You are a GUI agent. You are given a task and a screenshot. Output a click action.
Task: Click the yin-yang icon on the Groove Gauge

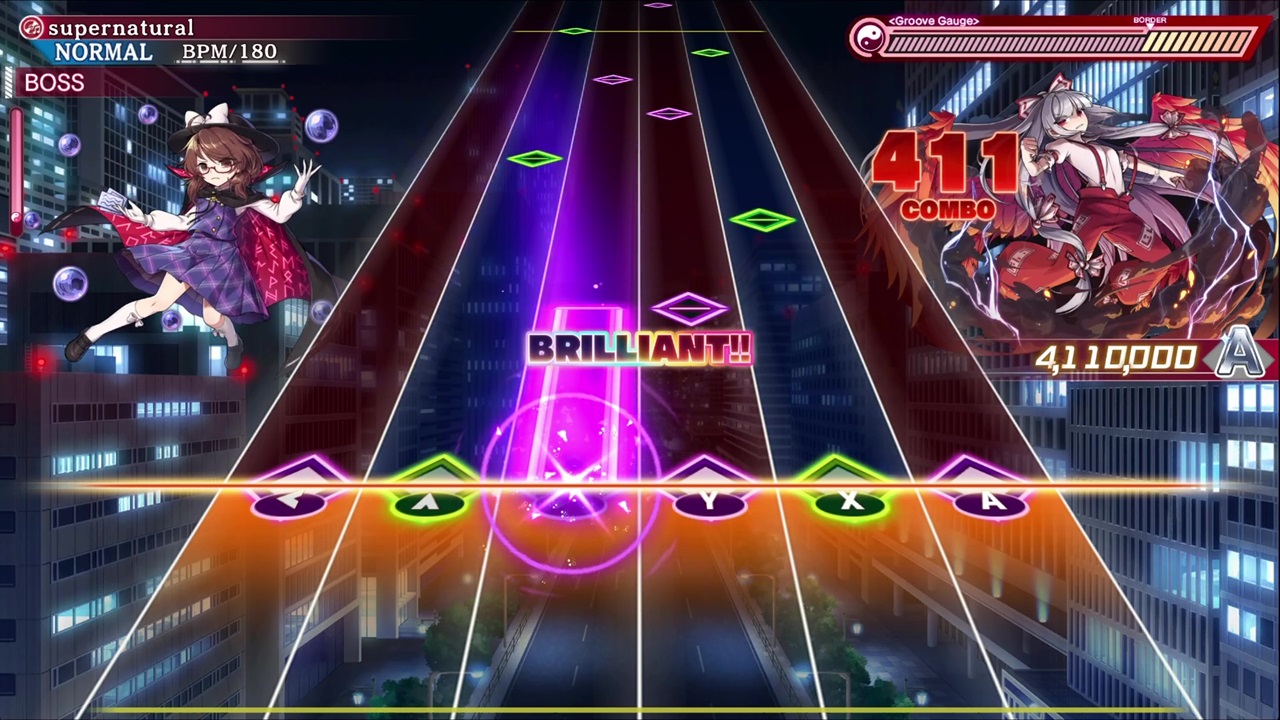point(869,40)
